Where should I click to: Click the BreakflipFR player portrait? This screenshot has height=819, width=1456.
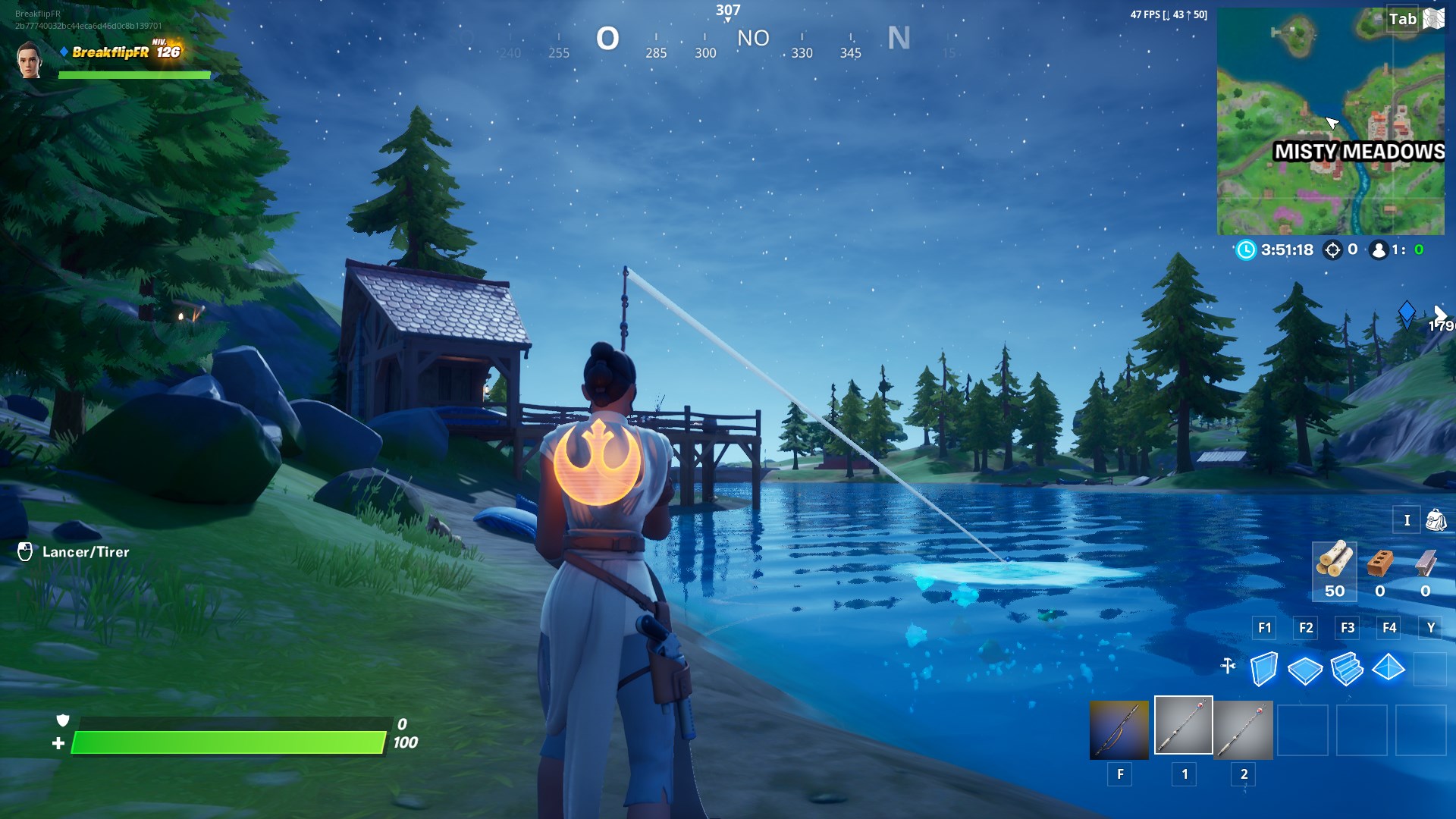[x=29, y=61]
